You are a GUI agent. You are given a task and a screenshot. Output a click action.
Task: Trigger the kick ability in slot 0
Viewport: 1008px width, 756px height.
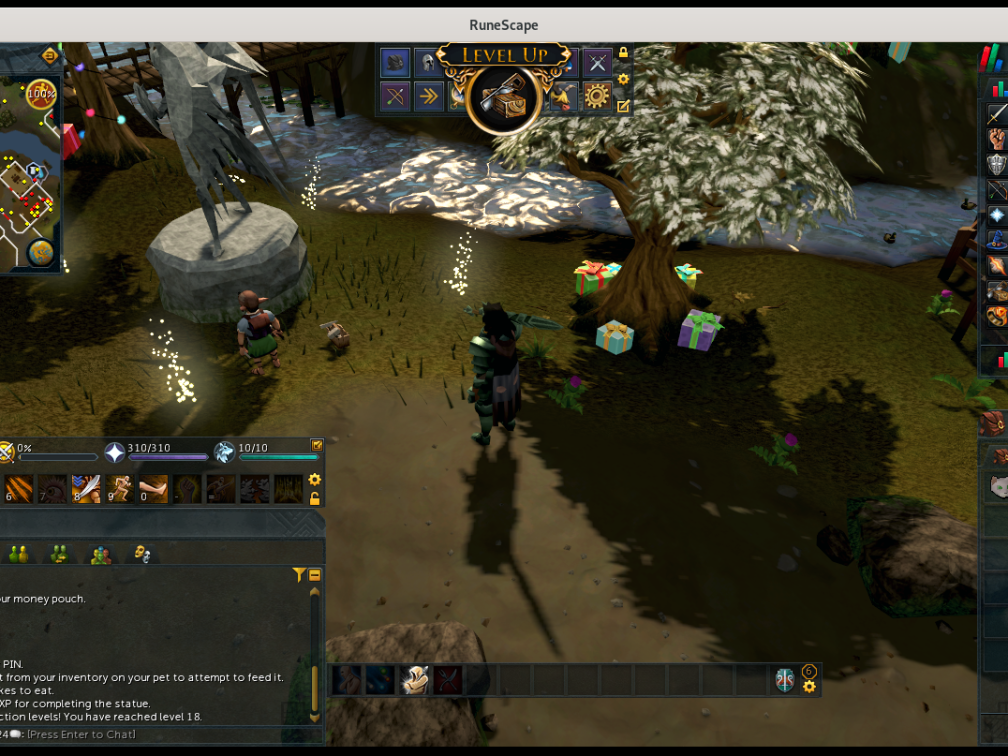(x=153, y=488)
